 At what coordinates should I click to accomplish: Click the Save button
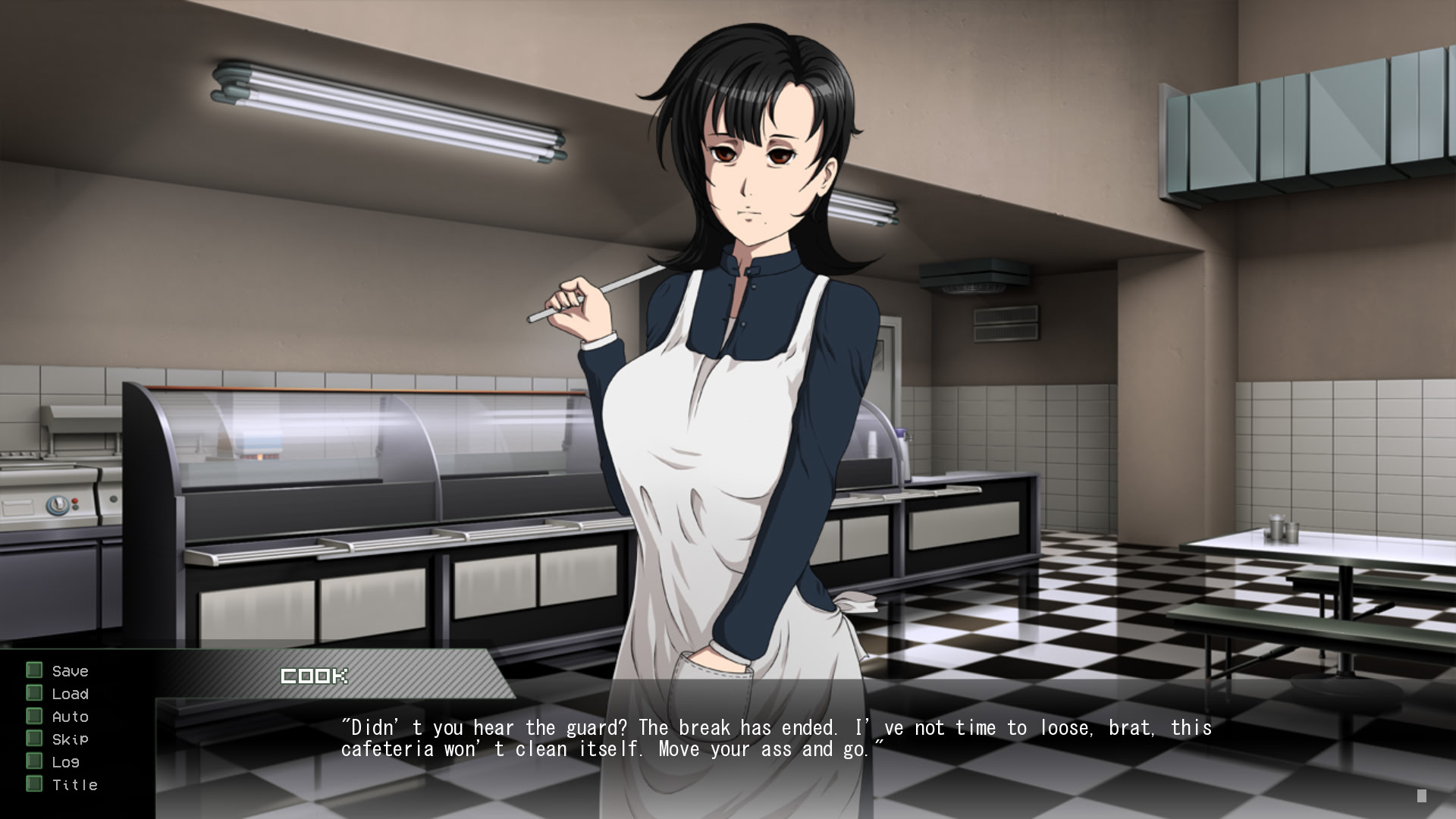[x=69, y=670]
